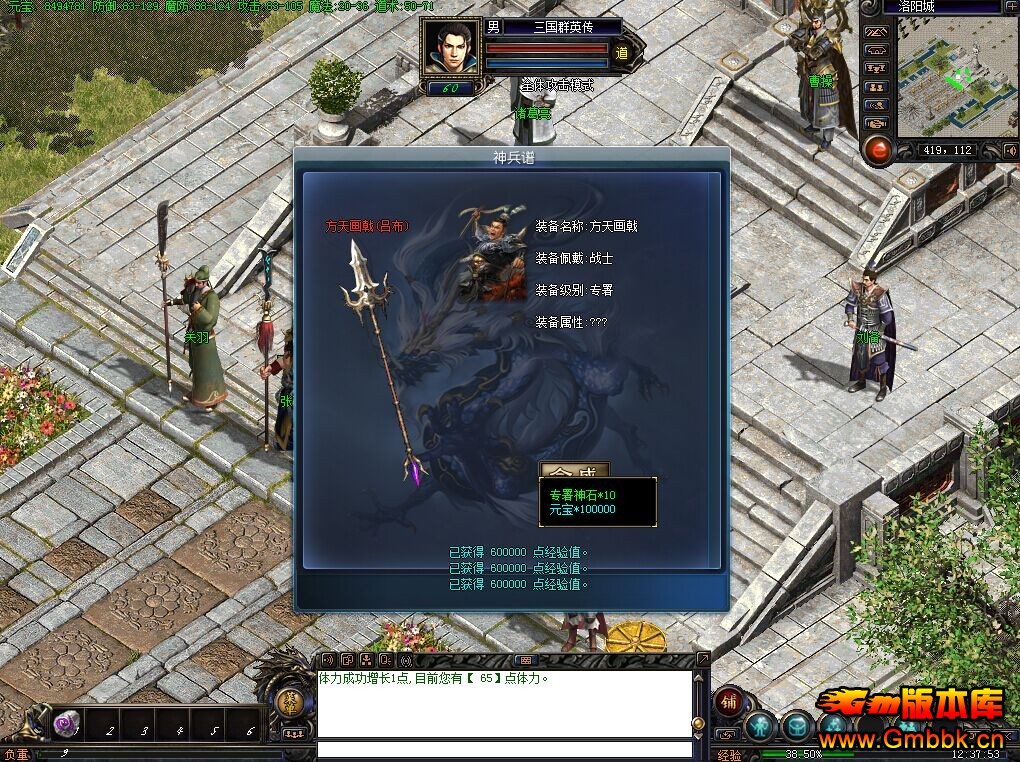
Task: Open the red 铺 shop button
Action: pos(727,700)
